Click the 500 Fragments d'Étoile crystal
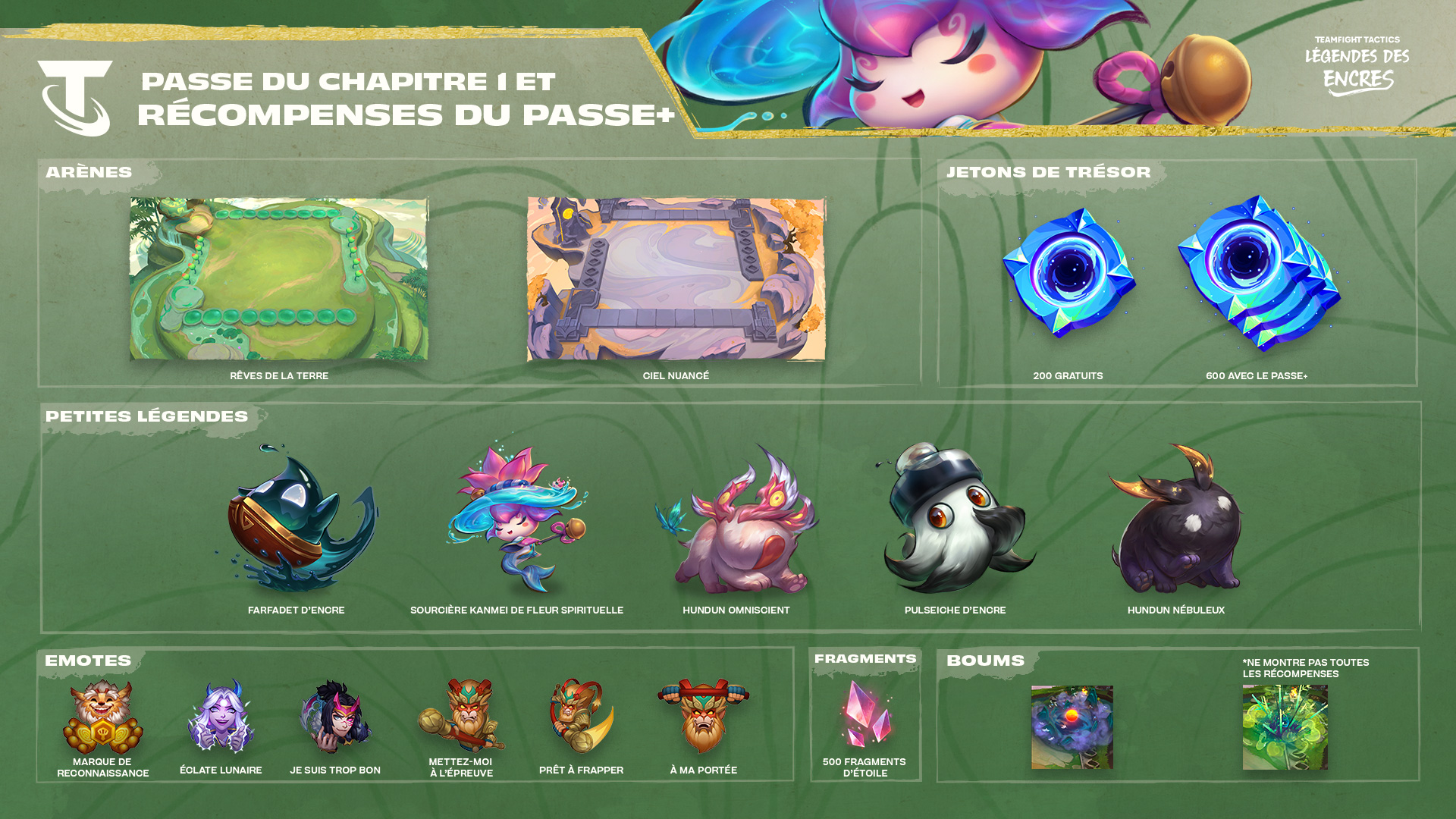Image resolution: width=1456 pixels, height=819 pixels. [x=865, y=713]
